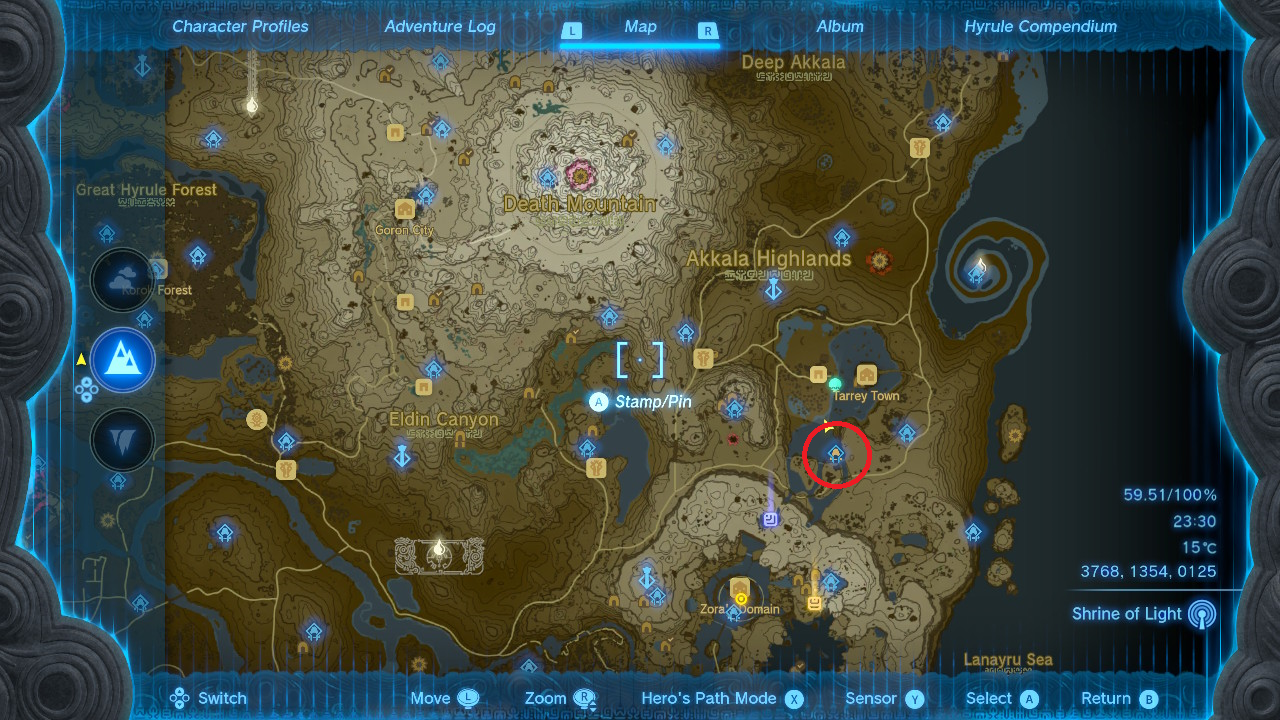Select the shrine marker circled in red
The width and height of the screenshot is (1280, 720).
point(836,455)
